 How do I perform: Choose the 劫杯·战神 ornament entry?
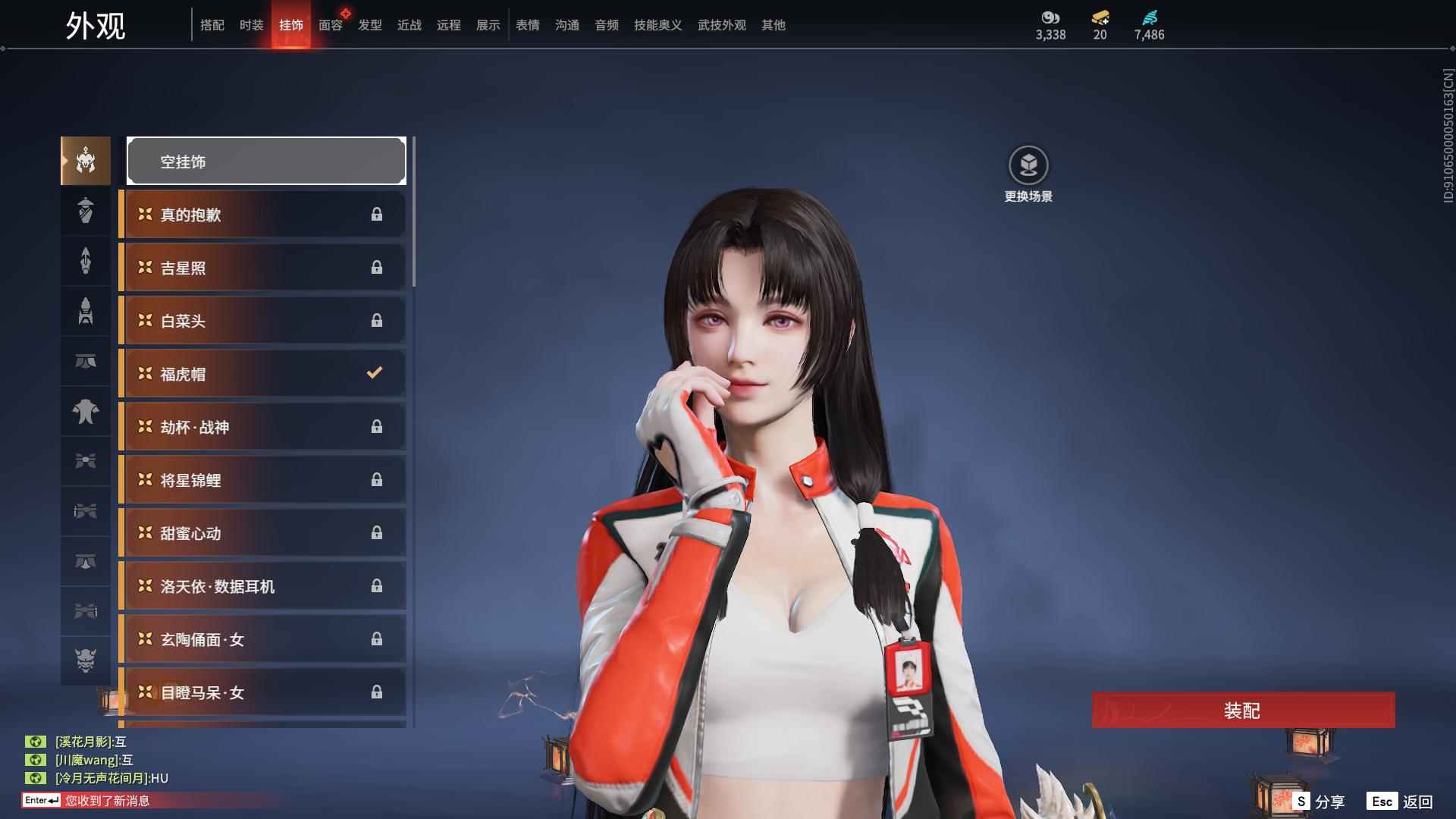coord(262,426)
